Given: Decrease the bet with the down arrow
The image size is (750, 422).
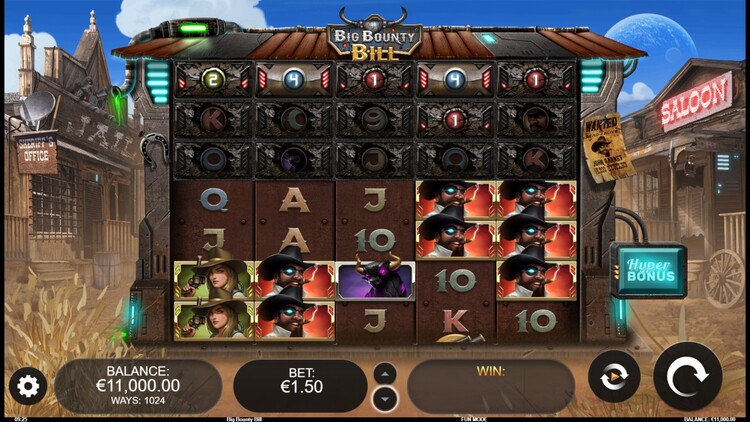Looking at the screenshot, I should tap(385, 398).
